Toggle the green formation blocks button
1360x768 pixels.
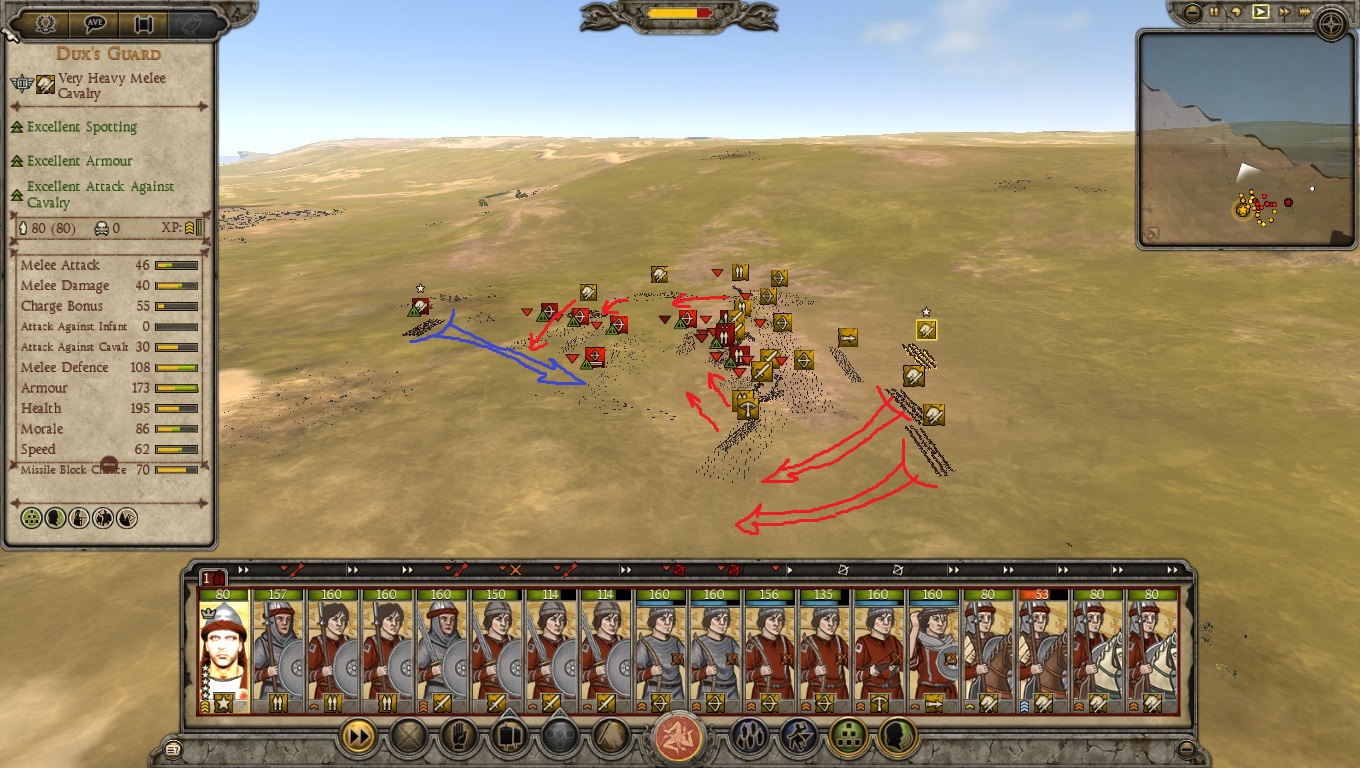(848, 738)
